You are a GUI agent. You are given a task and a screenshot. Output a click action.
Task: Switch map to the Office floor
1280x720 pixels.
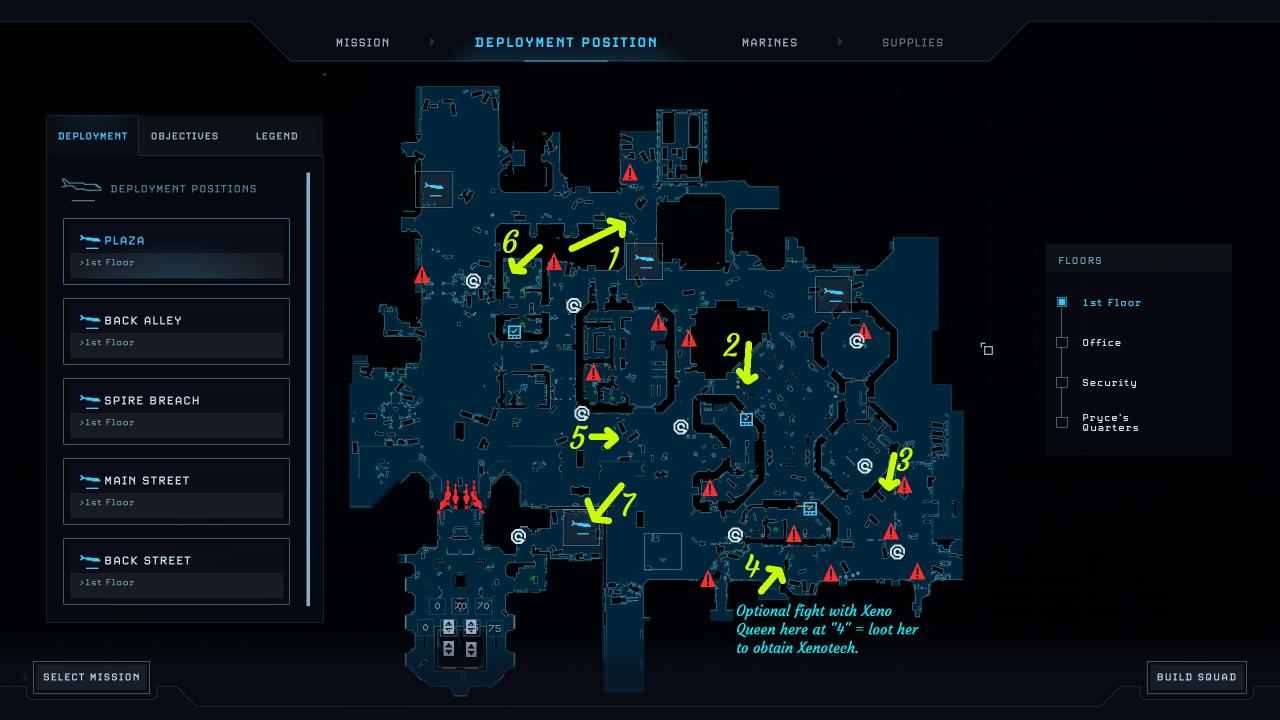tap(1101, 342)
